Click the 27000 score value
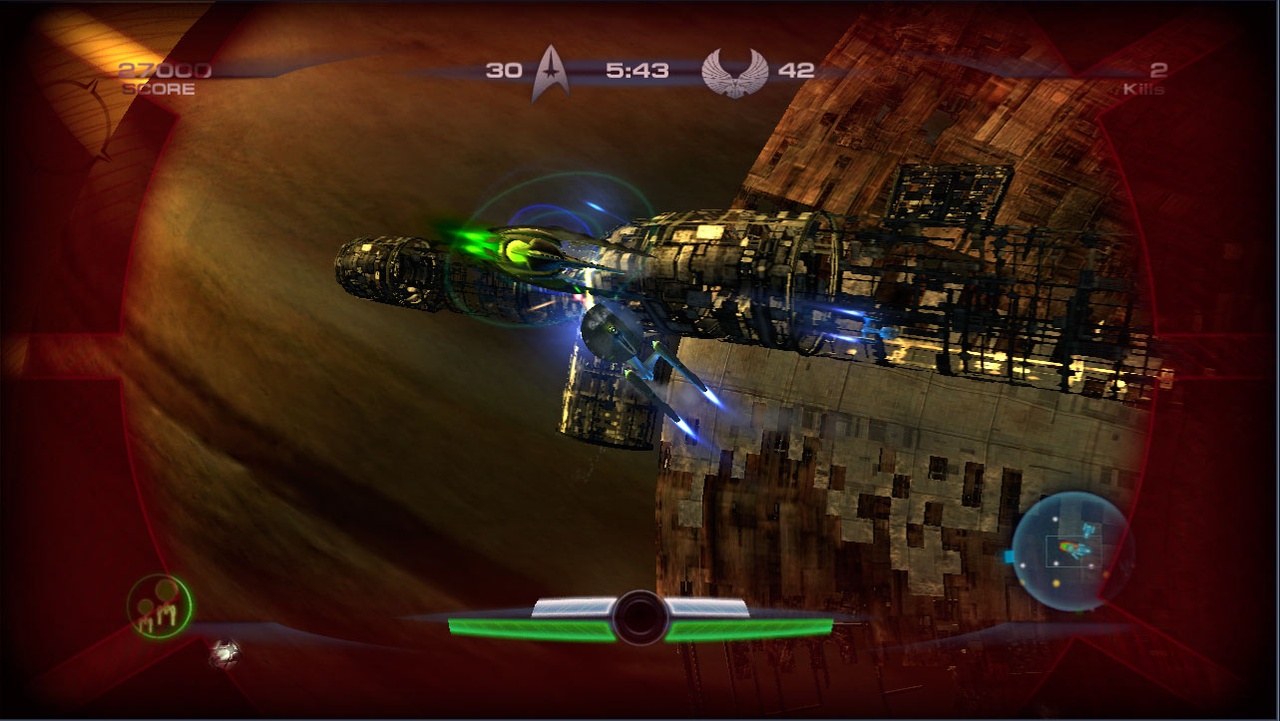1280x721 pixels. click(166, 69)
